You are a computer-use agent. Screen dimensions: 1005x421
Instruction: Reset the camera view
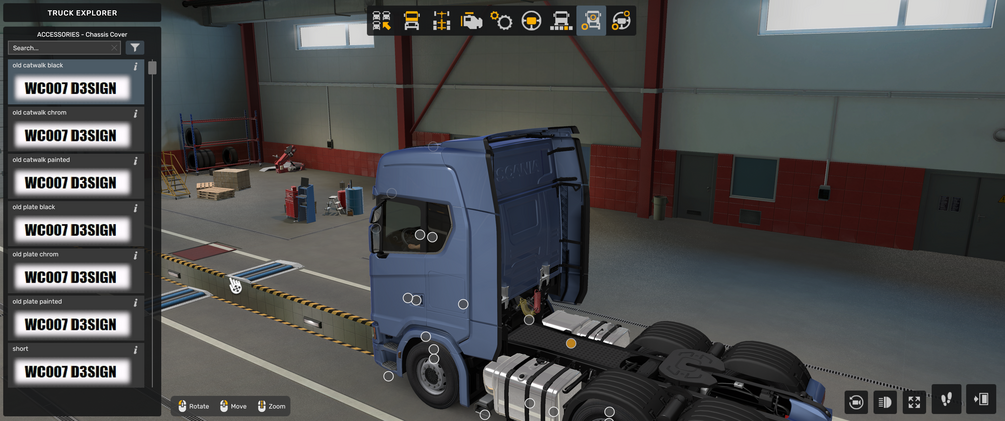pos(856,402)
